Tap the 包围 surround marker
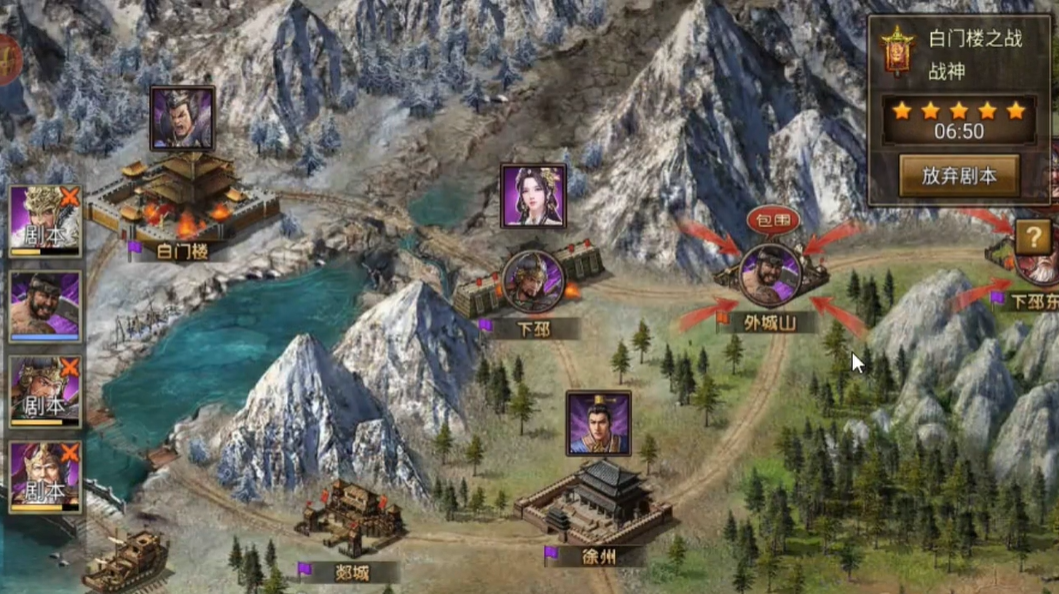 (773, 221)
